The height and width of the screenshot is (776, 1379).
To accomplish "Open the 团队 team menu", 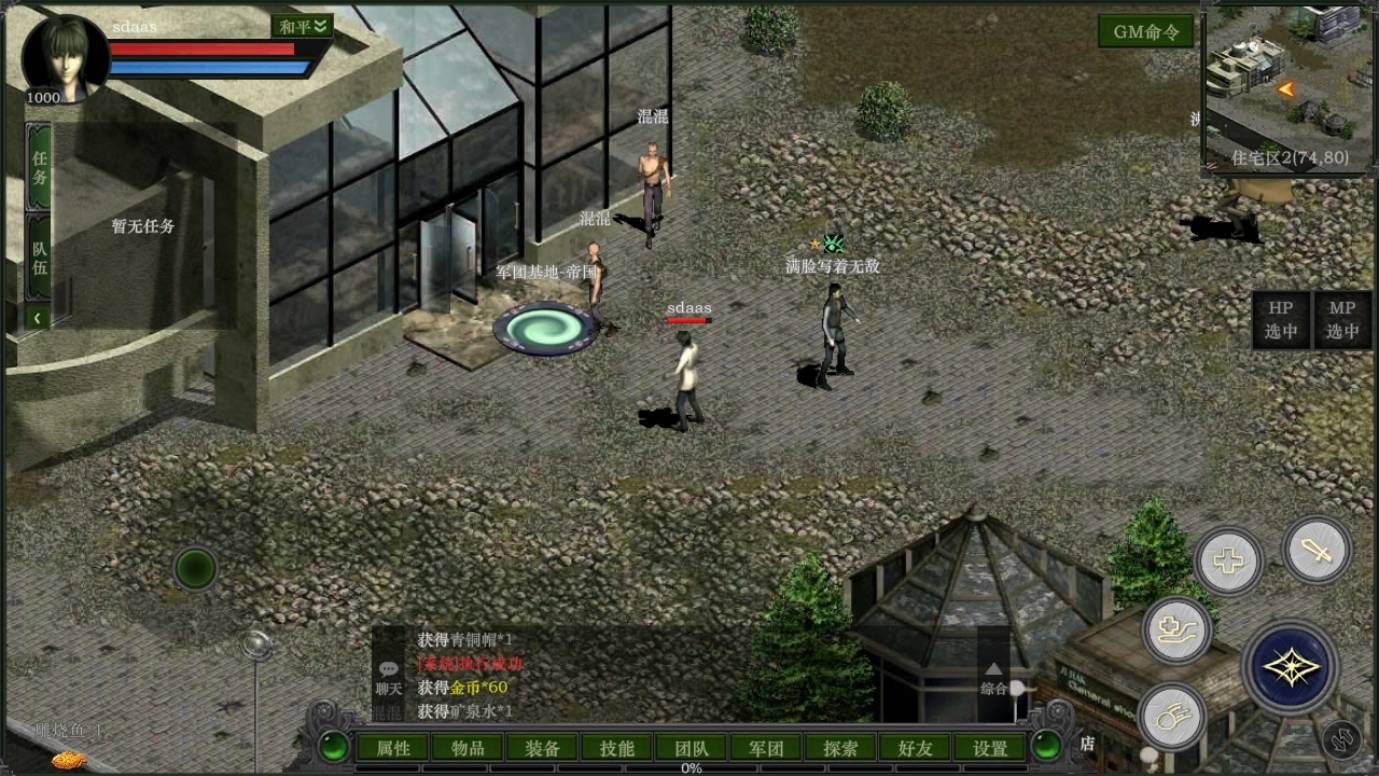I will 692,748.
